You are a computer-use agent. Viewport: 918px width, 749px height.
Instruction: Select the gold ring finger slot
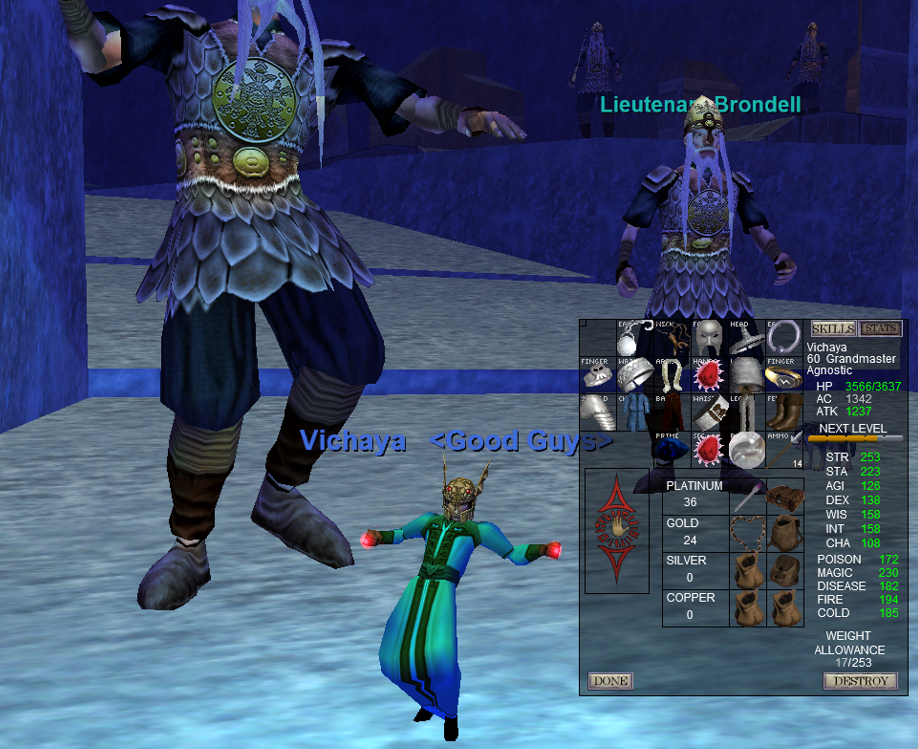pos(782,376)
